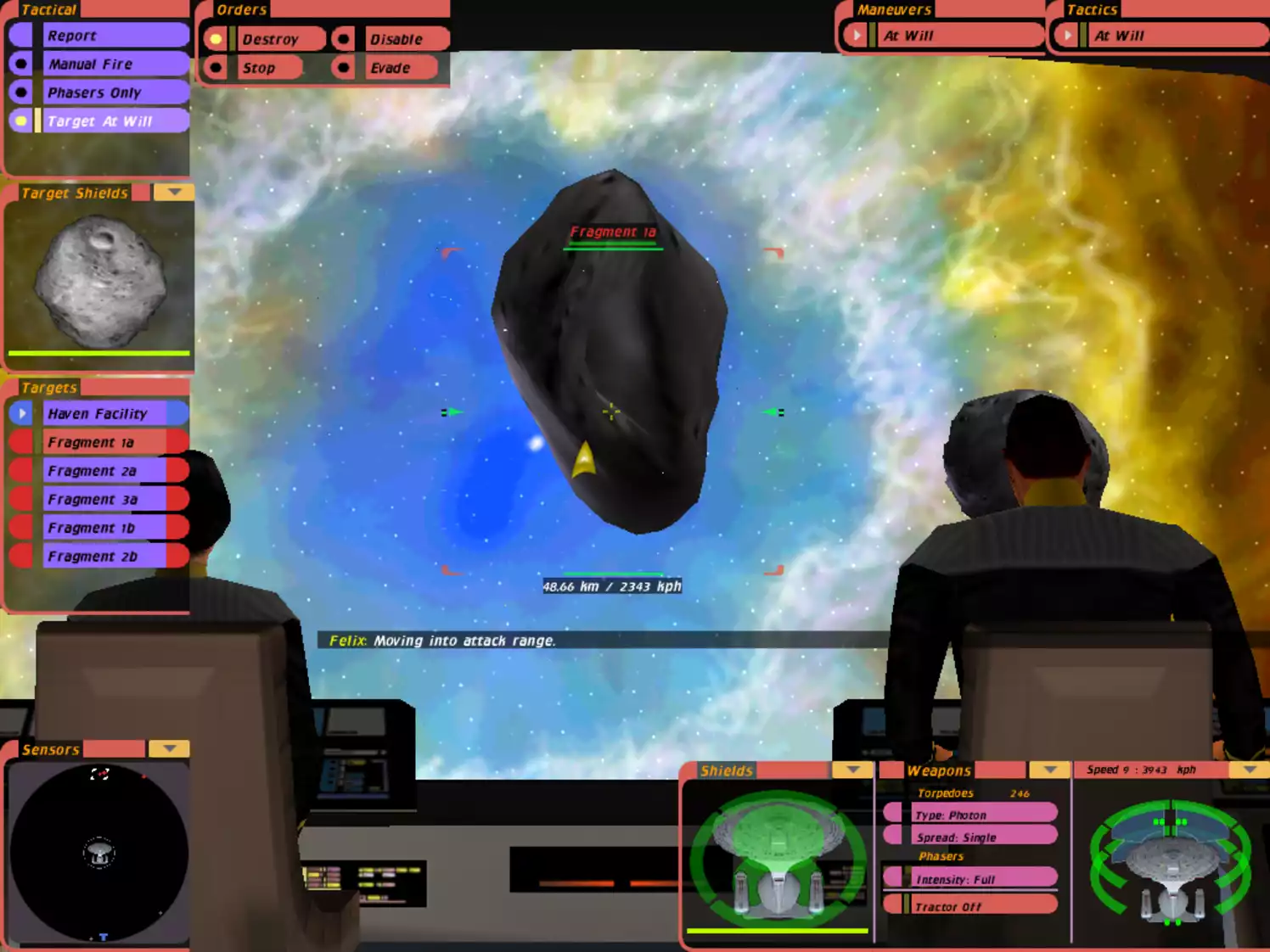
Task: Click the Tactics execute arrow icon
Action: [1067, 35]
